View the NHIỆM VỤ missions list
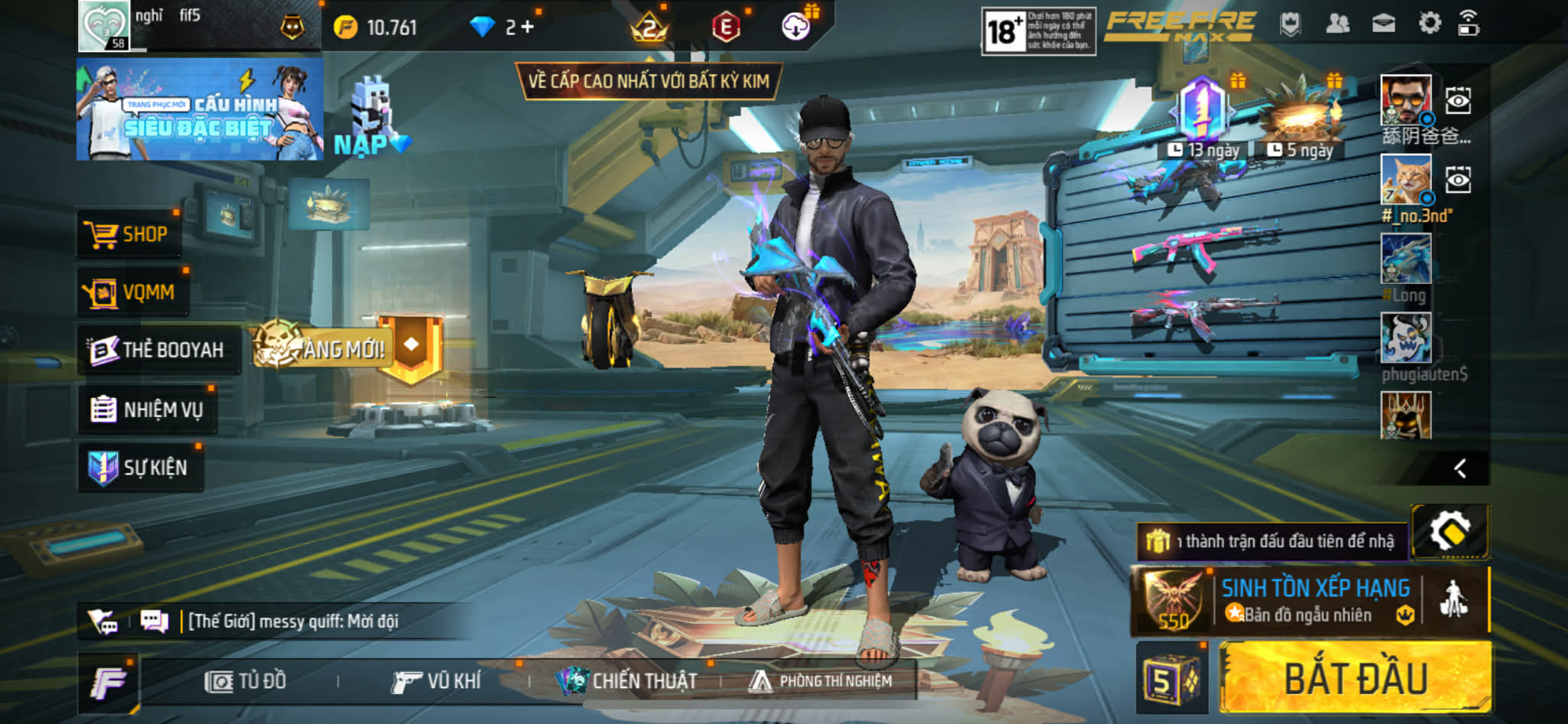 [147, 409]
